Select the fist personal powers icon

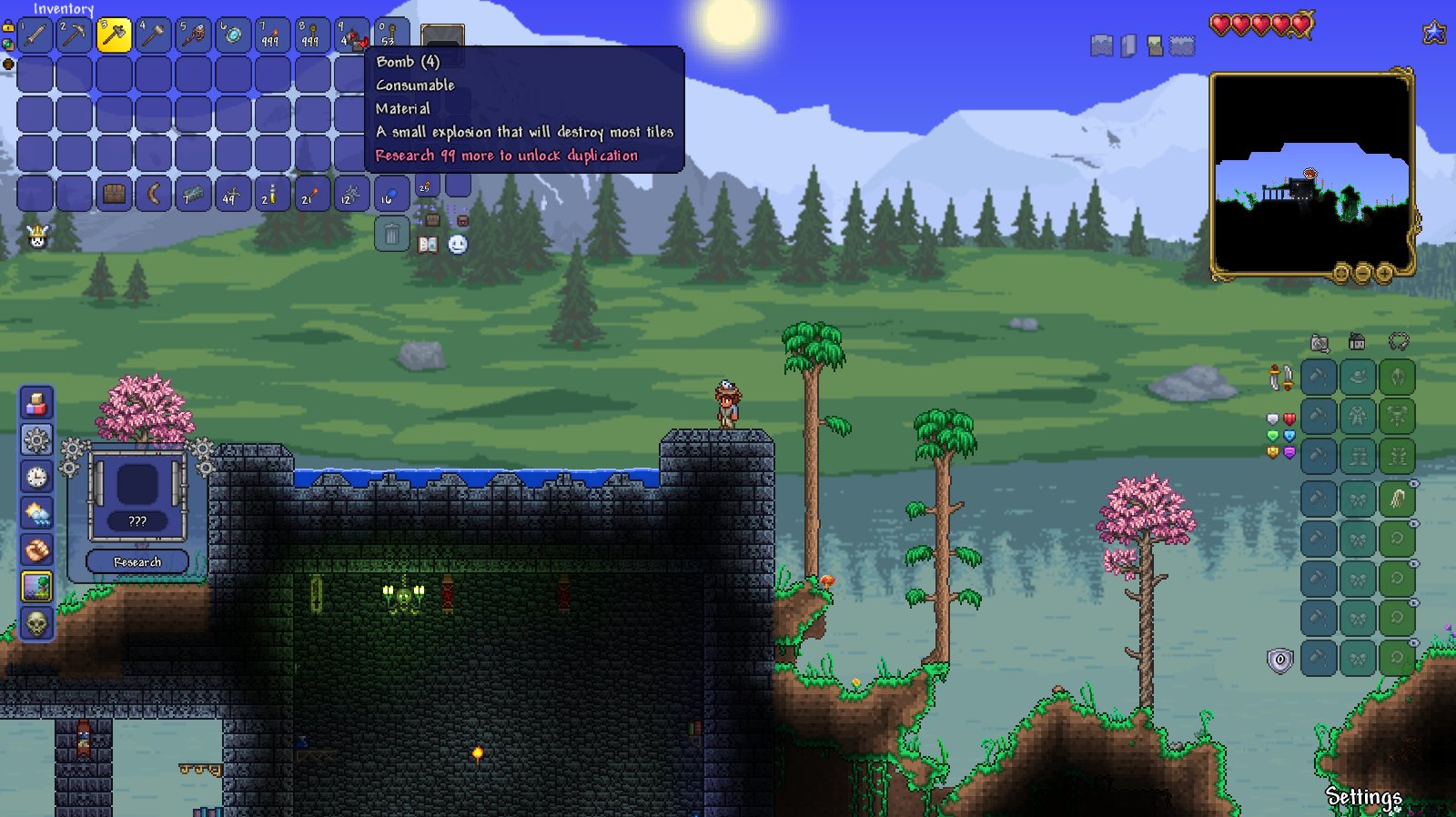coord(36,547)
